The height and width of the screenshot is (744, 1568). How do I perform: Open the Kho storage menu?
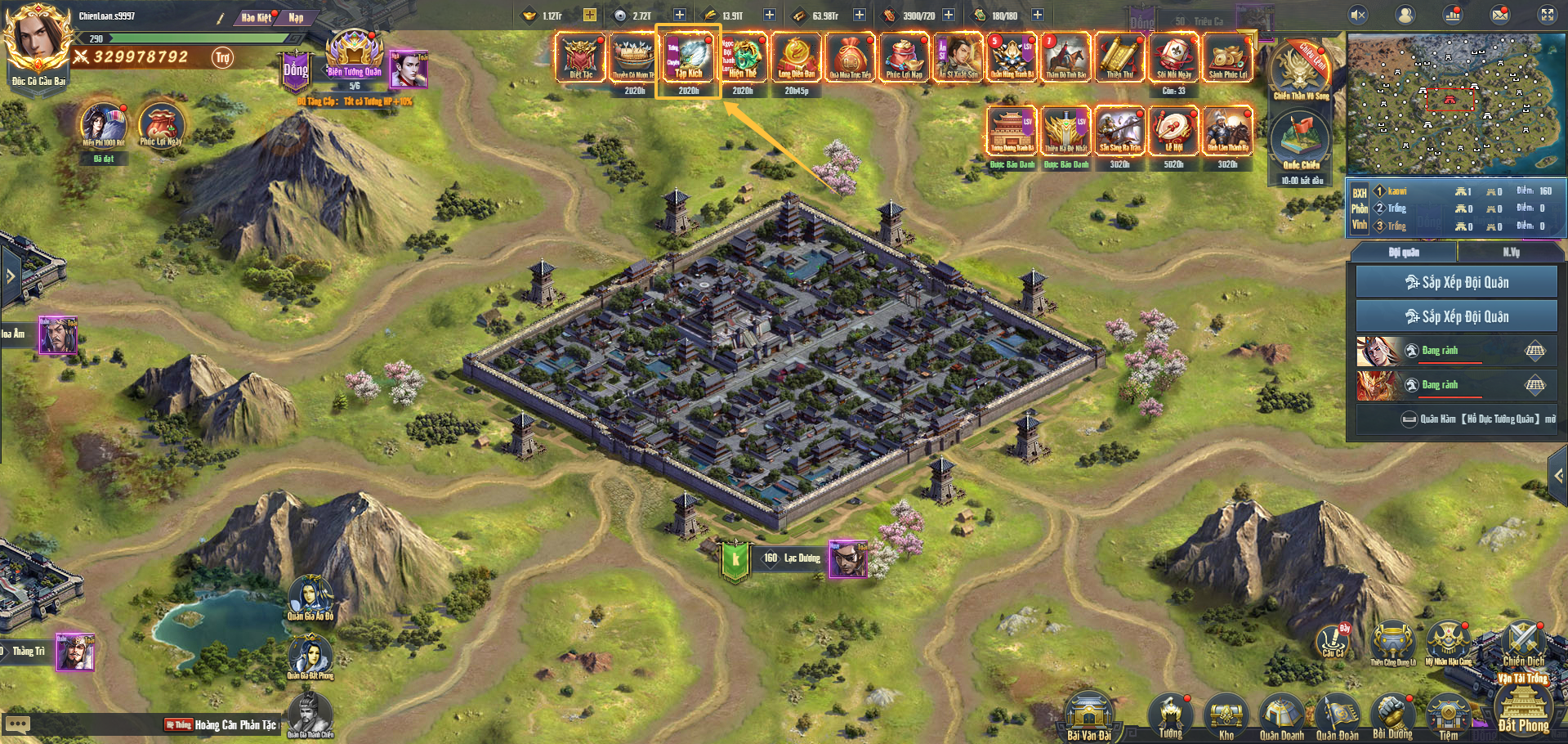[x=1226, y=715]
